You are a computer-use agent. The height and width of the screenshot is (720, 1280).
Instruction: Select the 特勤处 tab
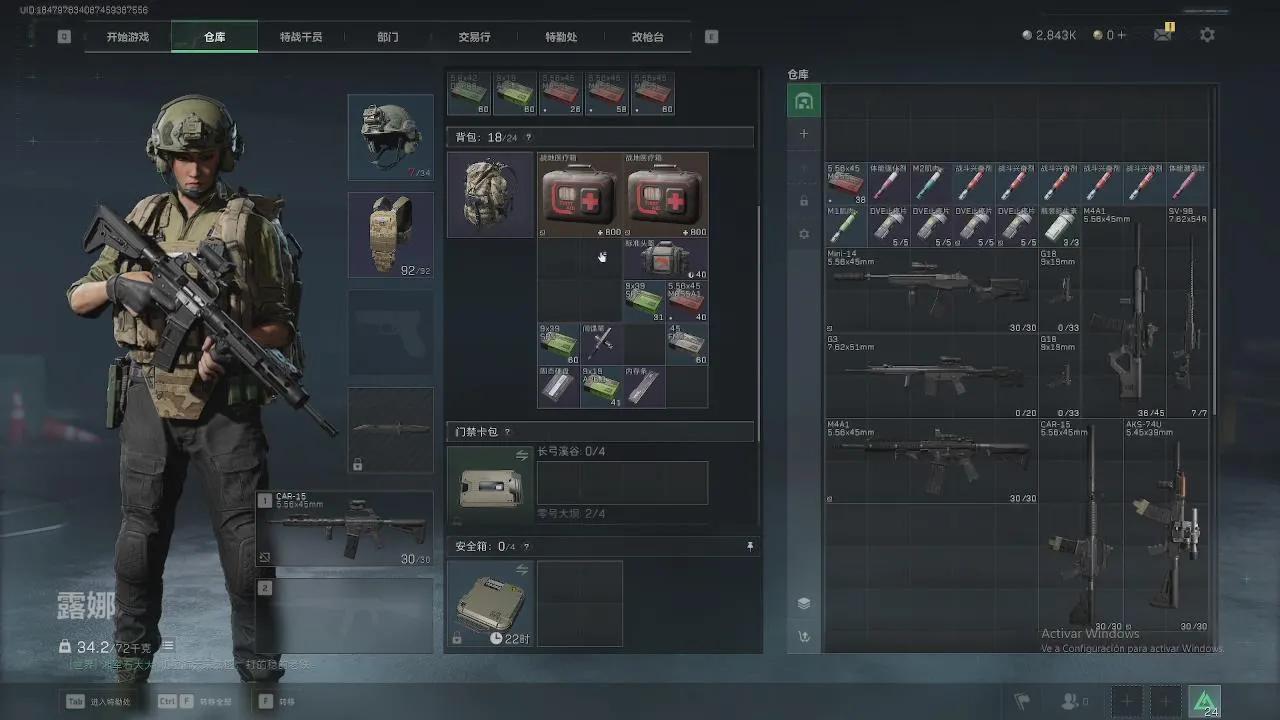(561, 37)
